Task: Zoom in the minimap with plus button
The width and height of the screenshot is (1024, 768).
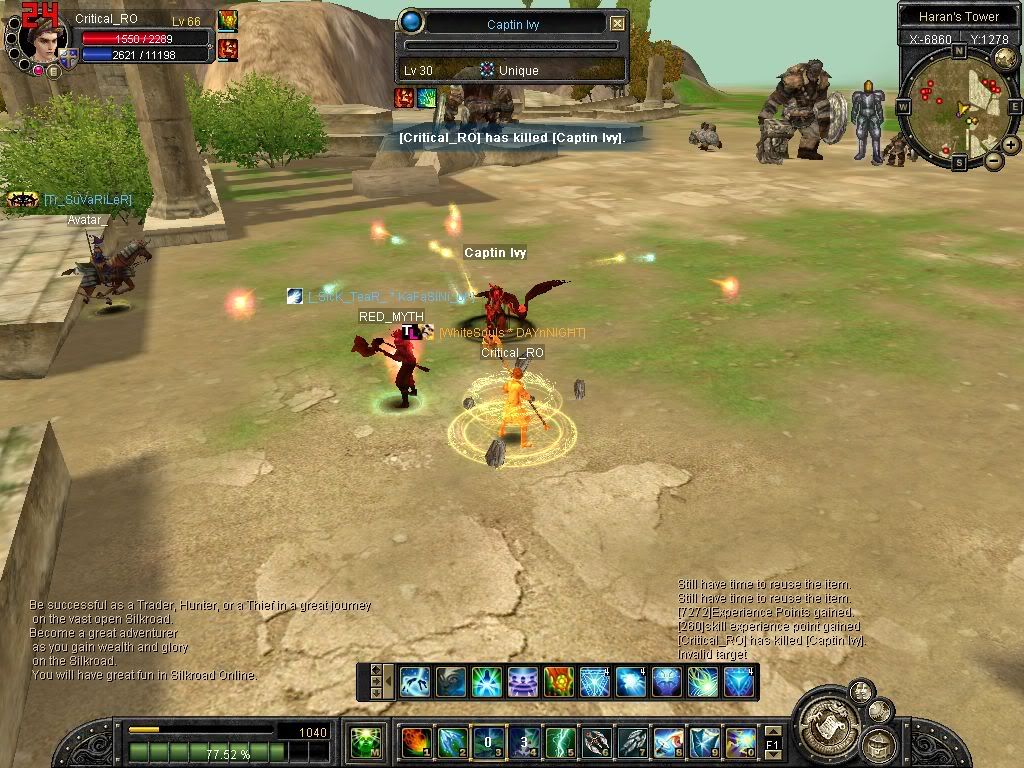Action: coord(1011,145)
